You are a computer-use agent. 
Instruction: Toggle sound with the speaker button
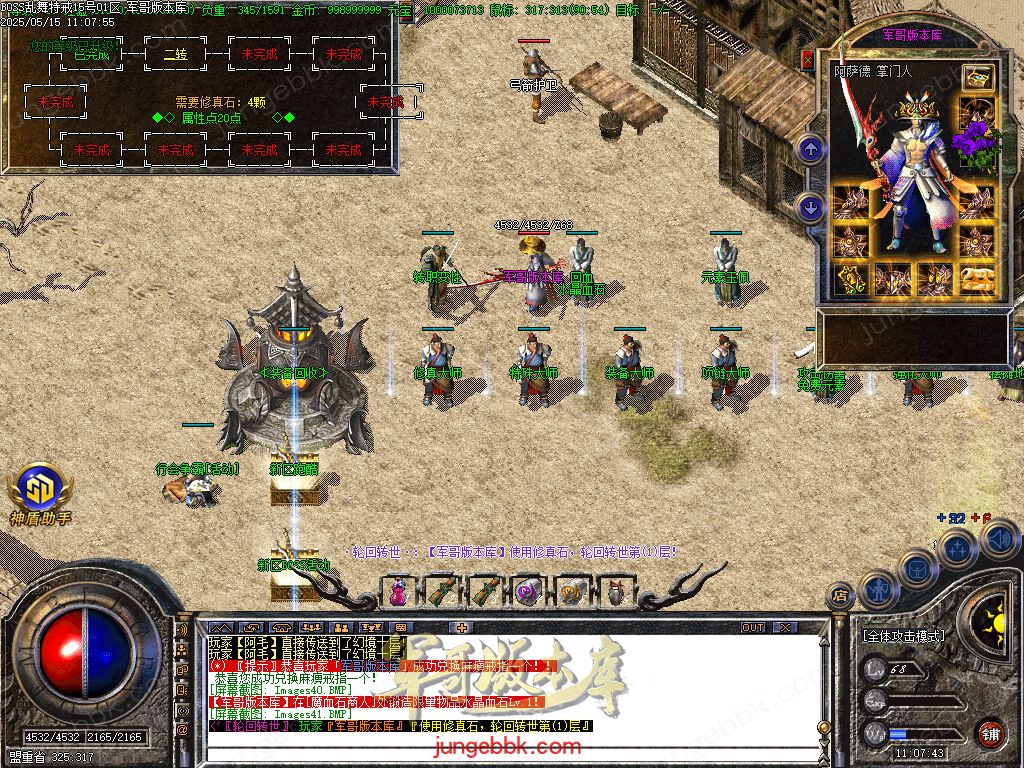point(999,540)
